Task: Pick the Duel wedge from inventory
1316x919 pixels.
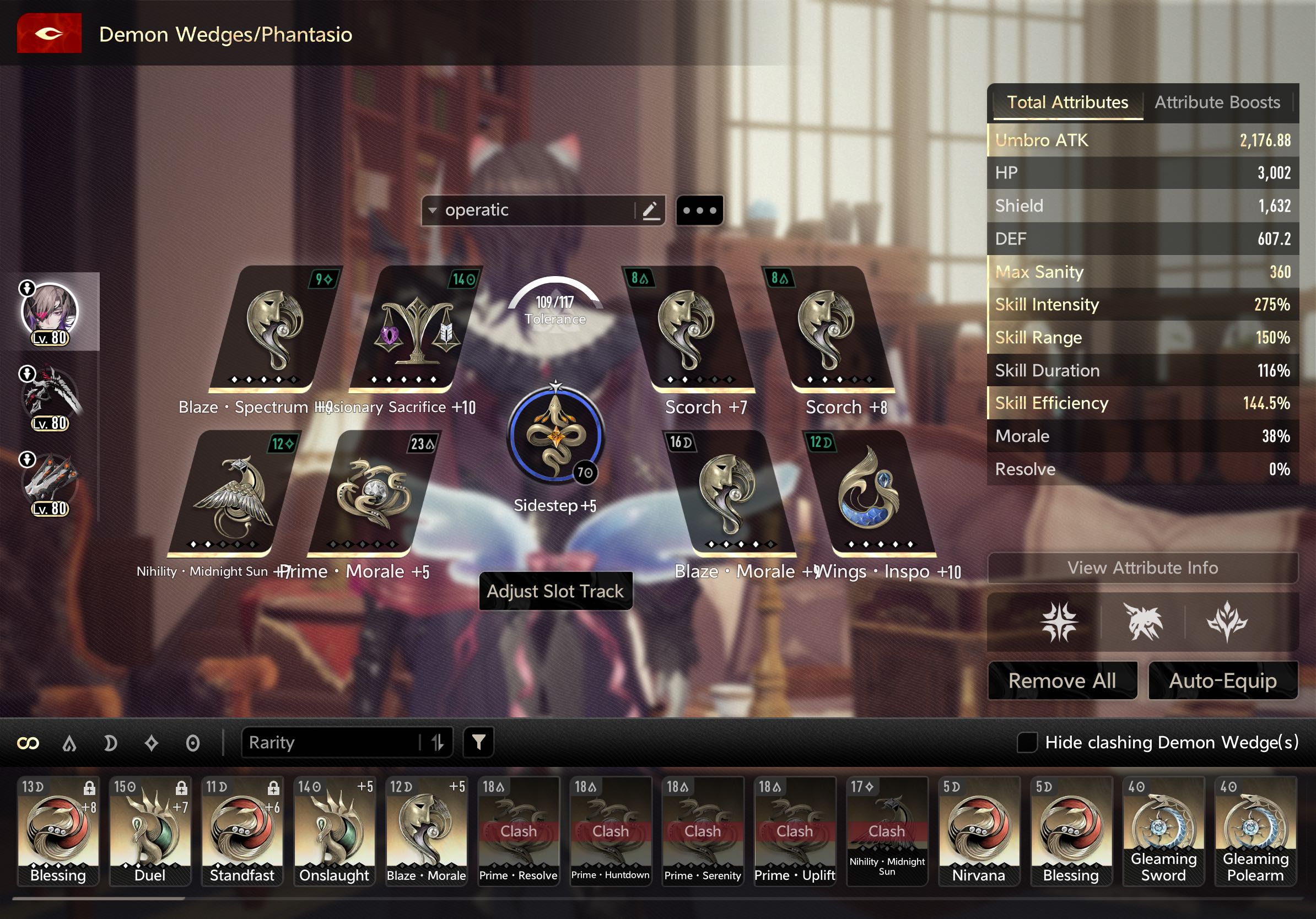Action: 150,831
